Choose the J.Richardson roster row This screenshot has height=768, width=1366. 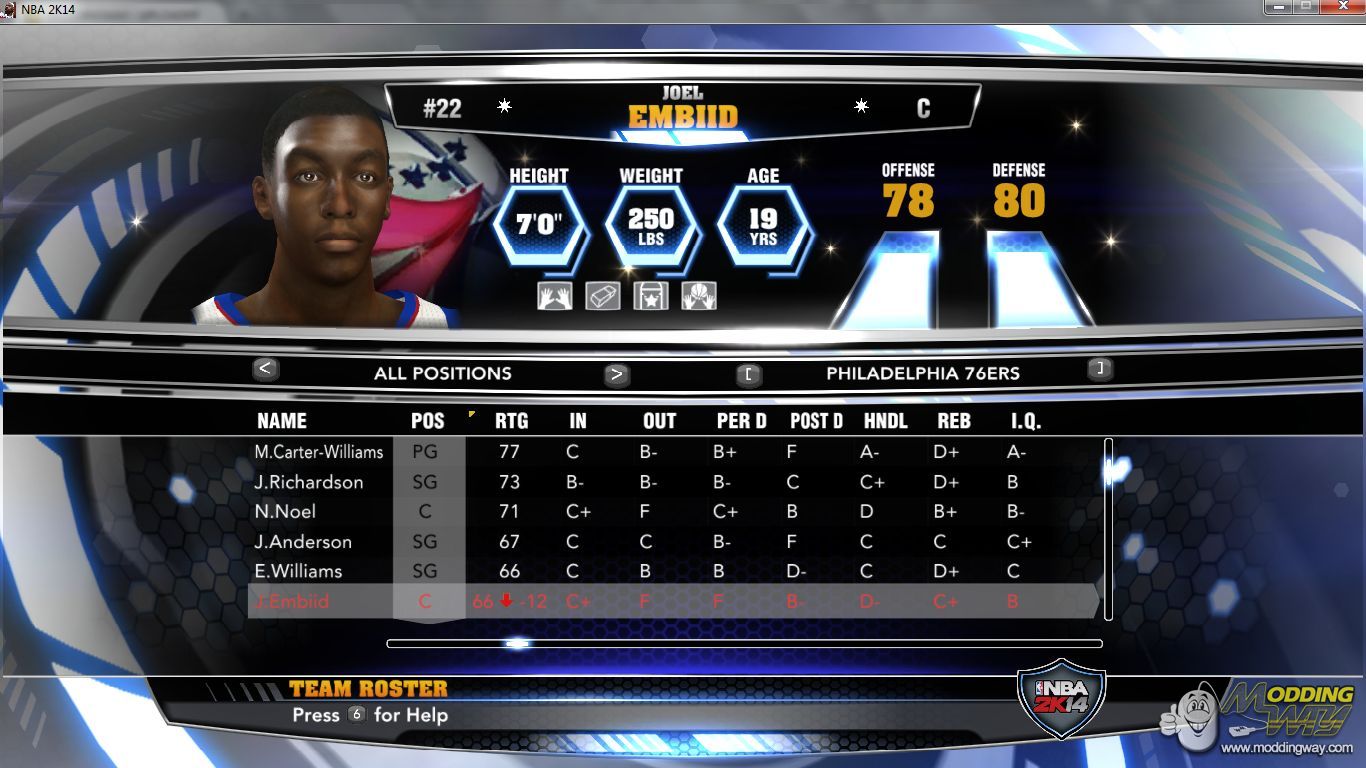(x=309, y=482)
